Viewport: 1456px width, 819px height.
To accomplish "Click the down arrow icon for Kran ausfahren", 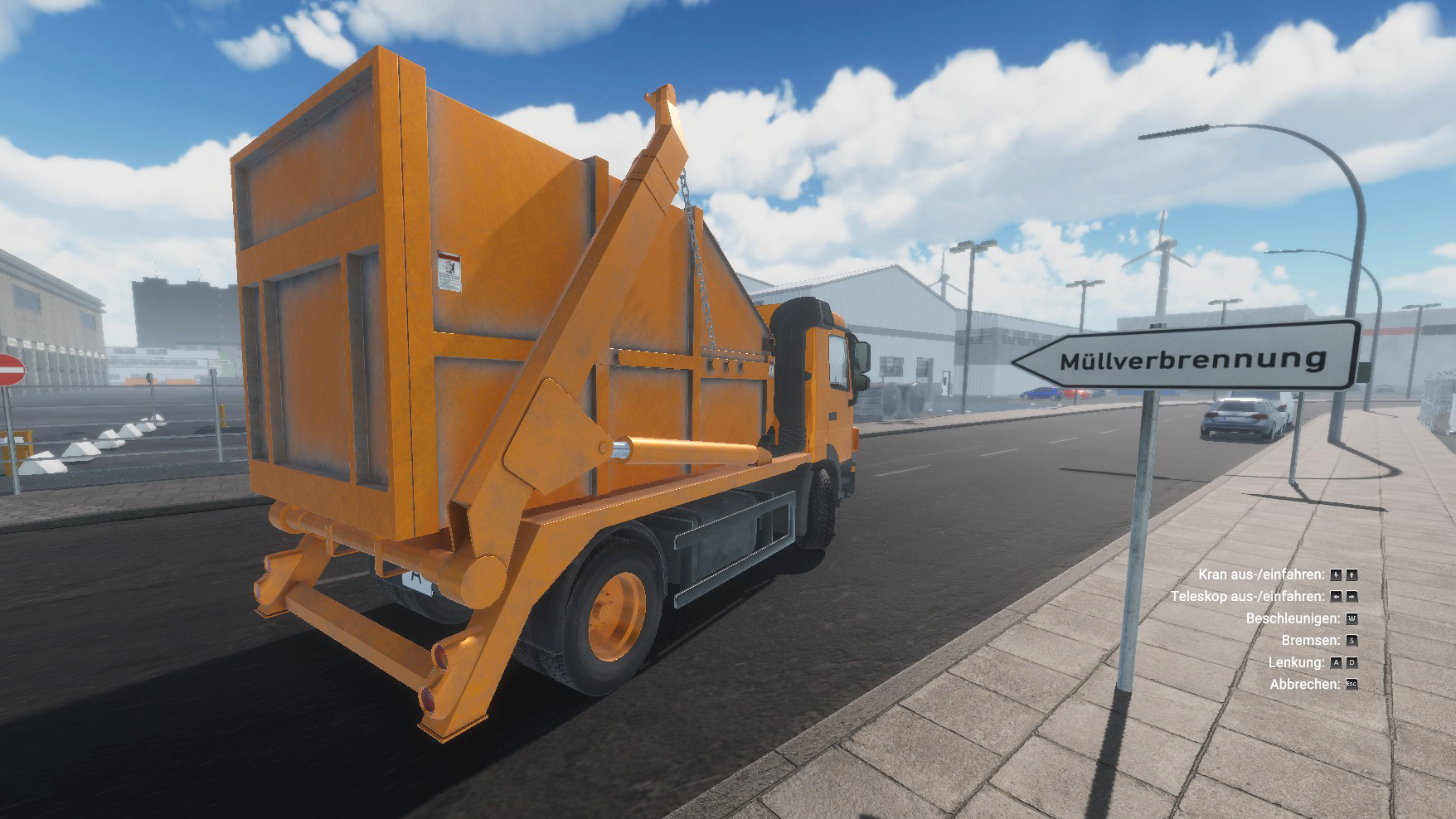I will (1336, 574).
